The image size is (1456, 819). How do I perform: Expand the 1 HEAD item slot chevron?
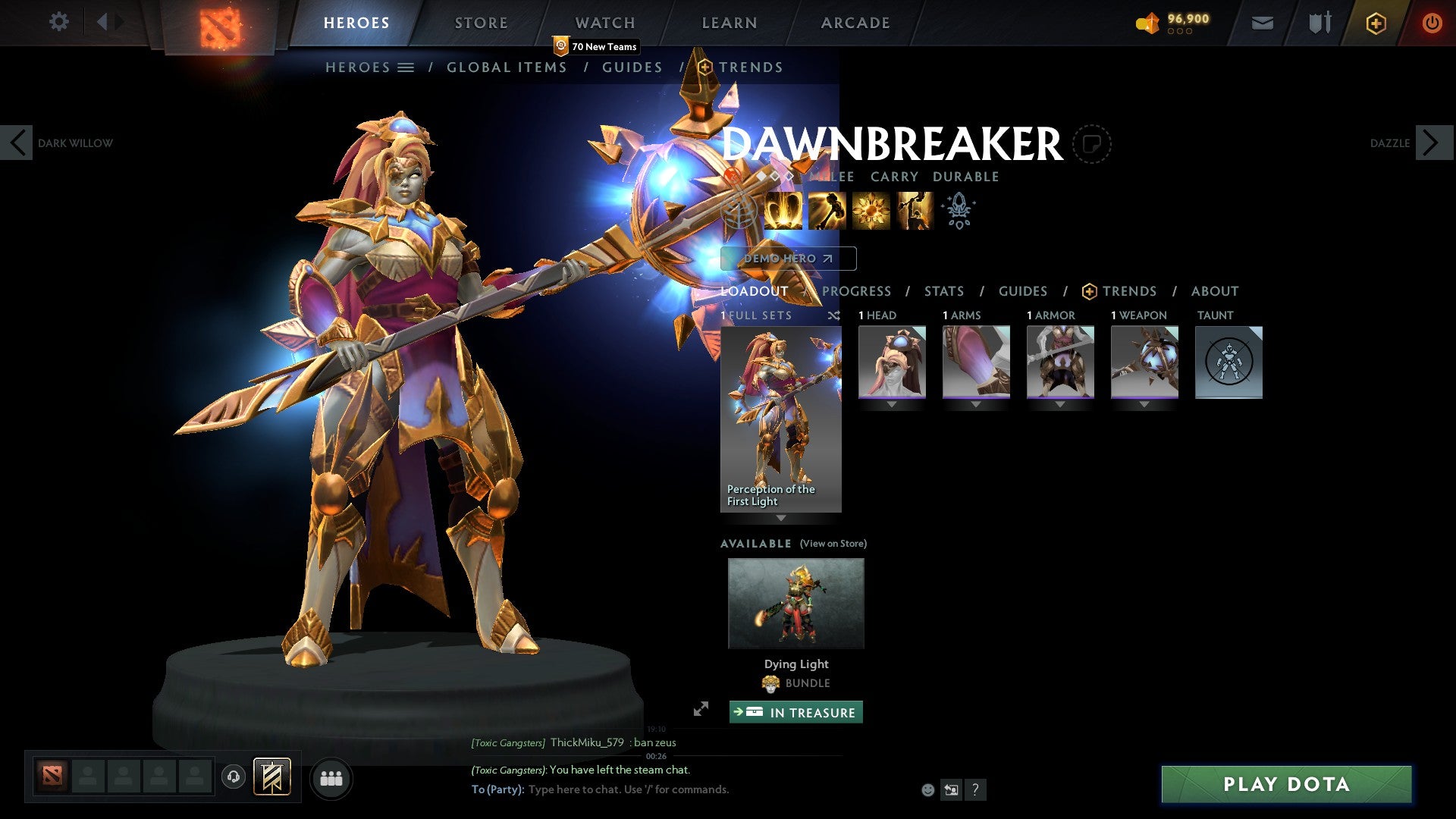point(891,404)
